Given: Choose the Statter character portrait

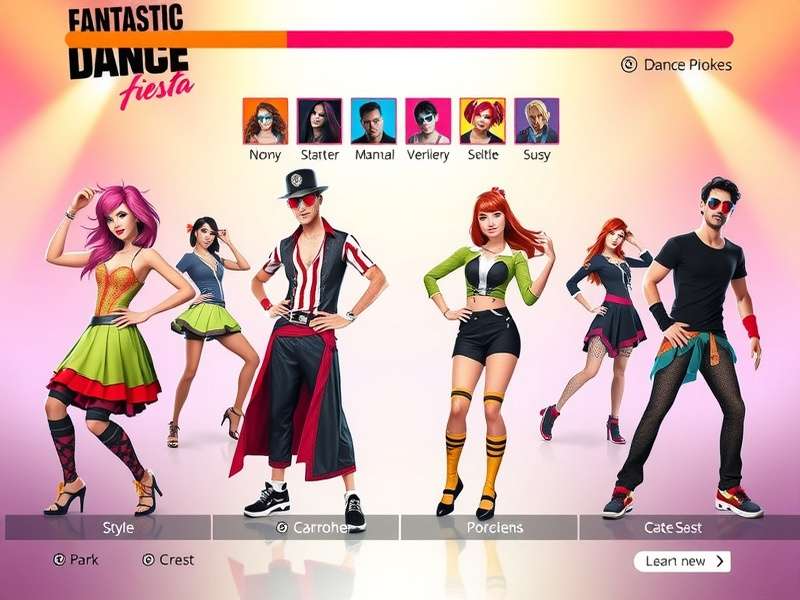Looking at the screenshot, I should click(319, 121).
